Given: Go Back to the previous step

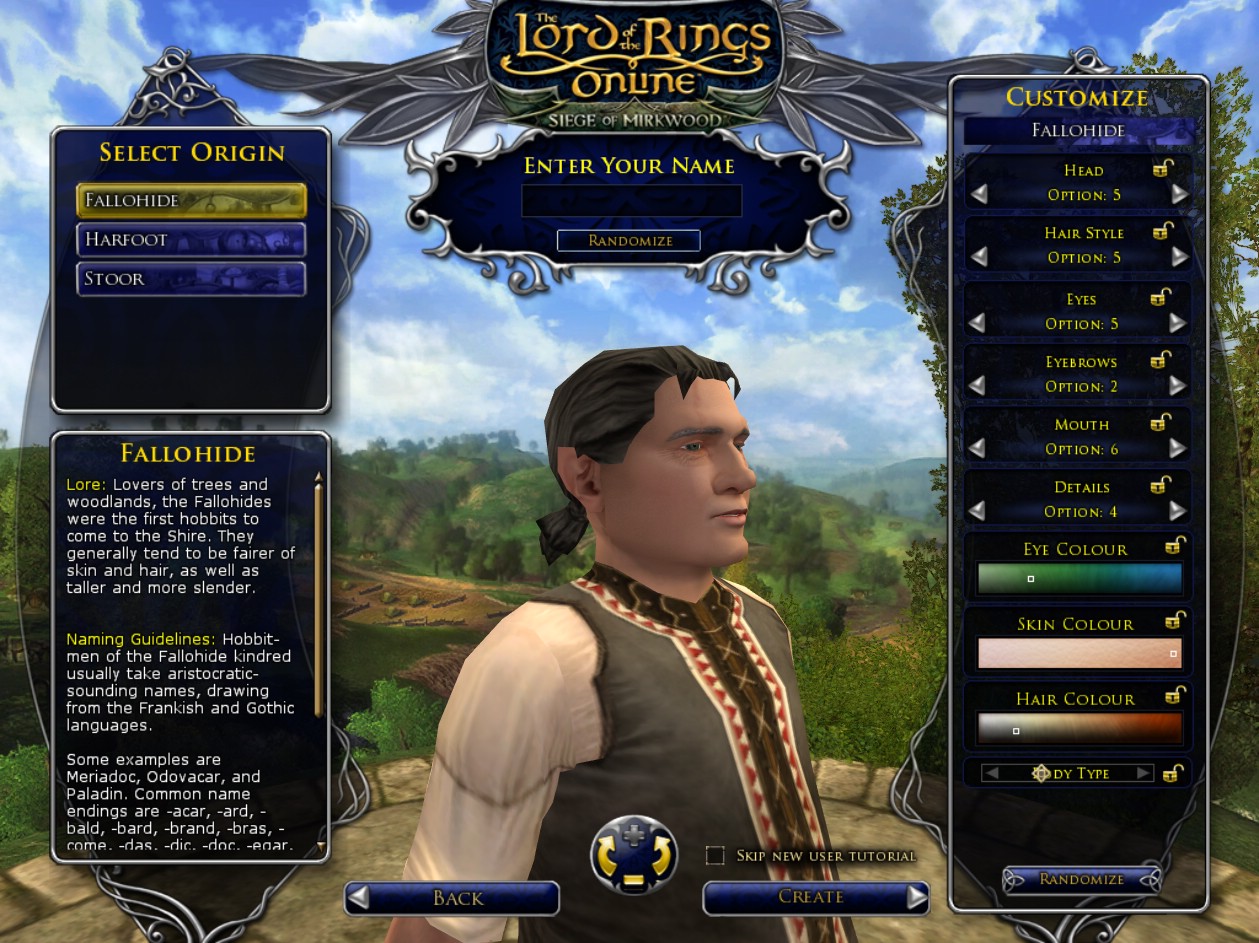Looking at the screenshot, I should 452,898.
